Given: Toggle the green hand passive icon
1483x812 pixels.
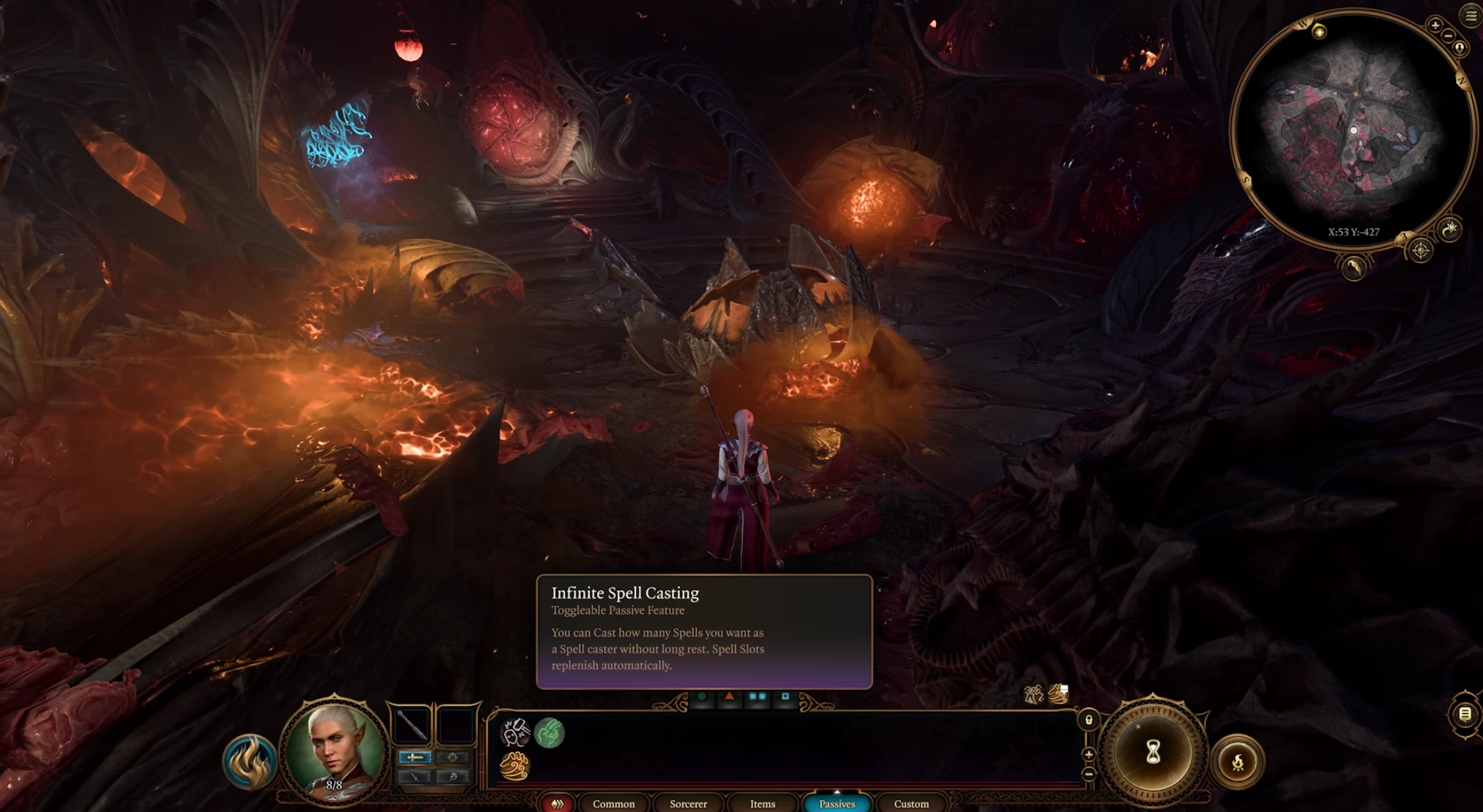Looking at the screenshot, I should click(x=549, y=733).
